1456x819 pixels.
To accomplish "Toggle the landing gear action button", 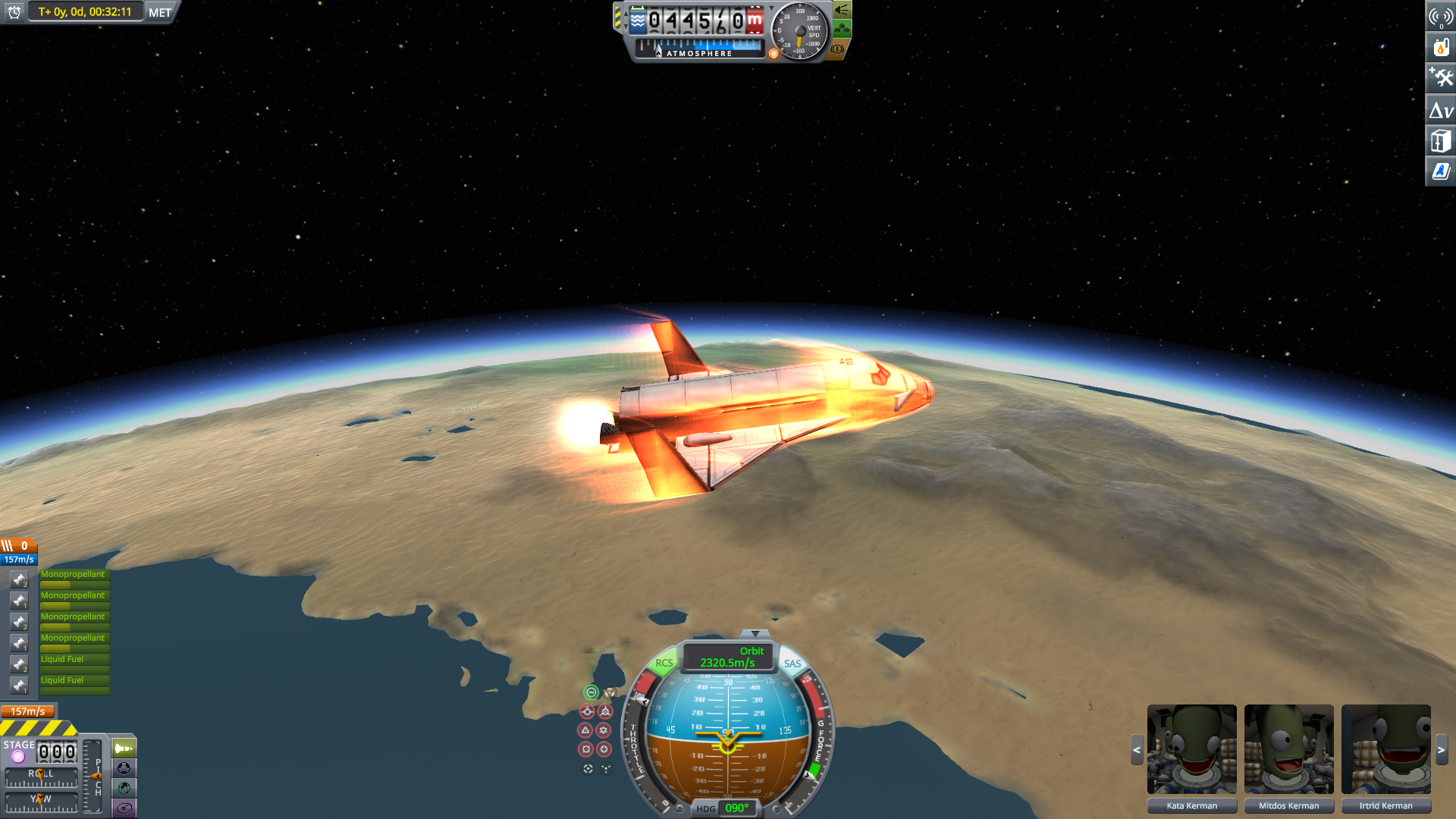I will pyautogui.click(x=842, y=30).
